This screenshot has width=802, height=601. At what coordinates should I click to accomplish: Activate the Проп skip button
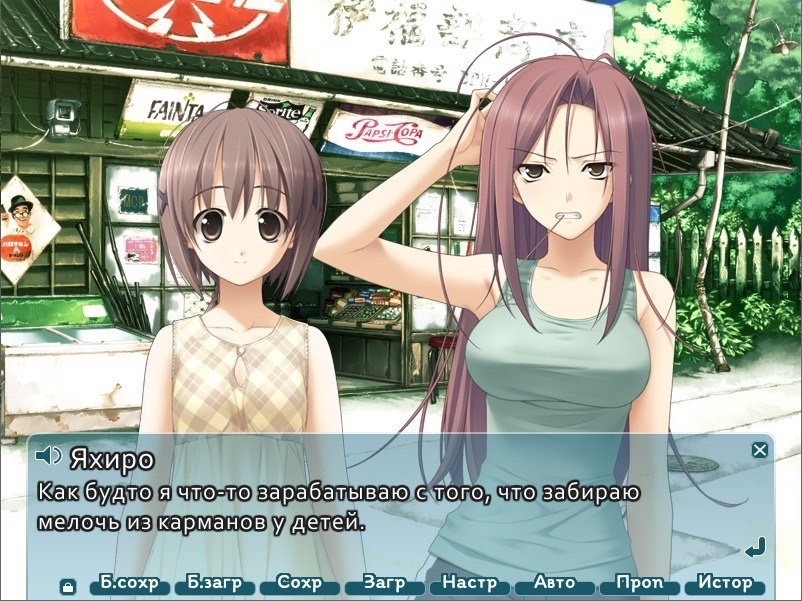click(x=639, y=583)
